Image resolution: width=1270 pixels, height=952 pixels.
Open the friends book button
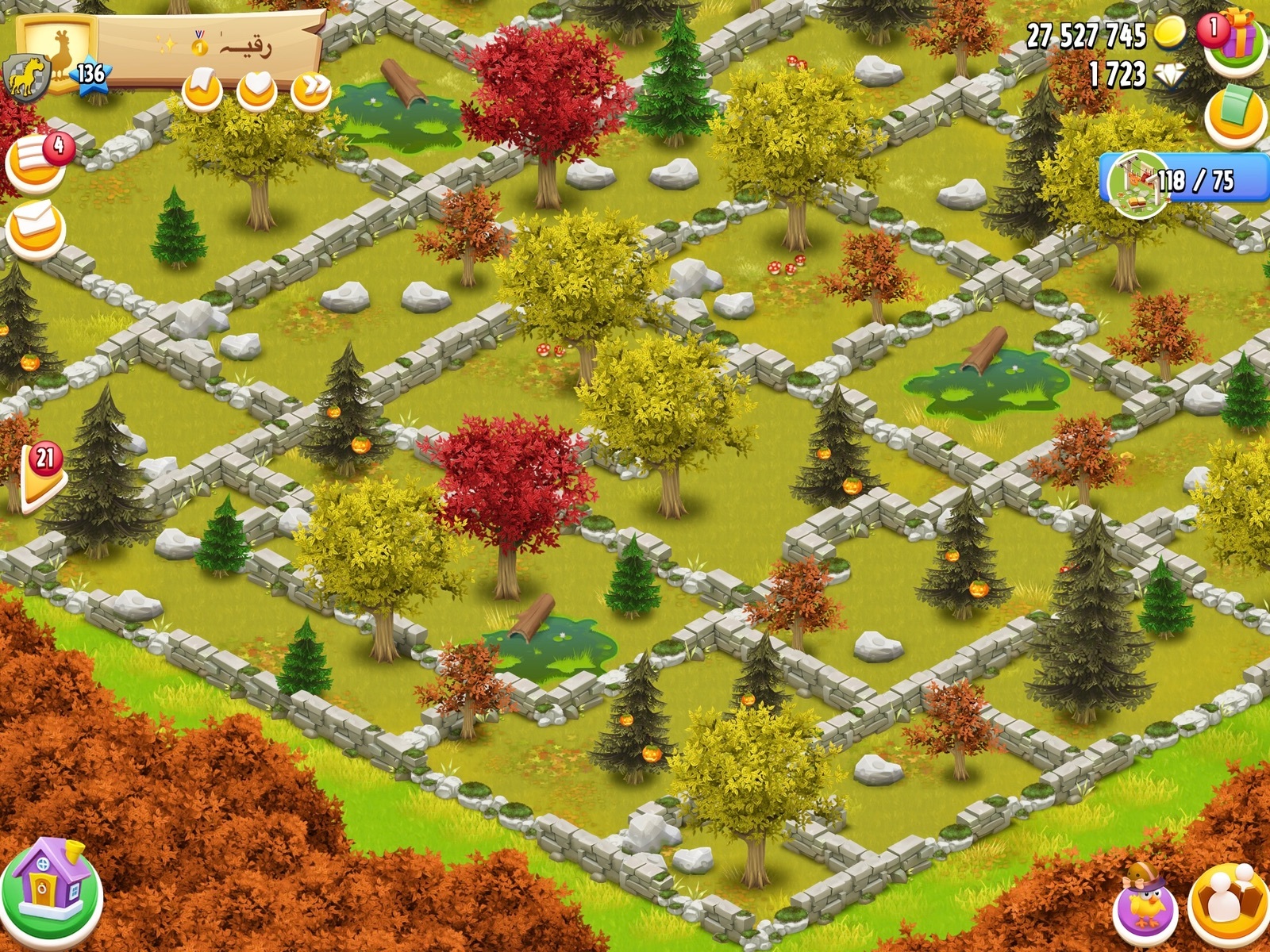pos(1228,904)
